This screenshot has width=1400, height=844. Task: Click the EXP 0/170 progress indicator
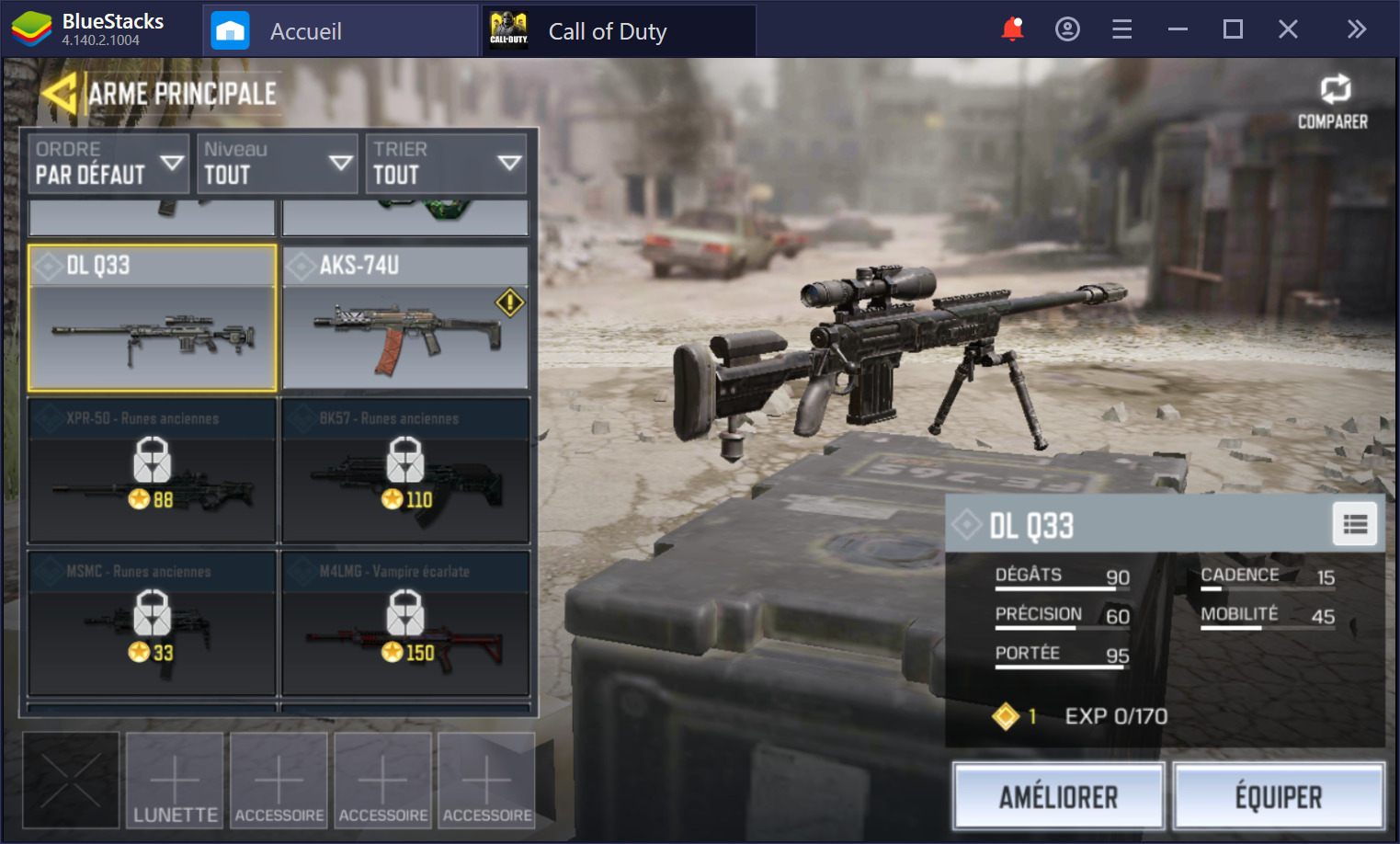click(x=1117, y=716)
